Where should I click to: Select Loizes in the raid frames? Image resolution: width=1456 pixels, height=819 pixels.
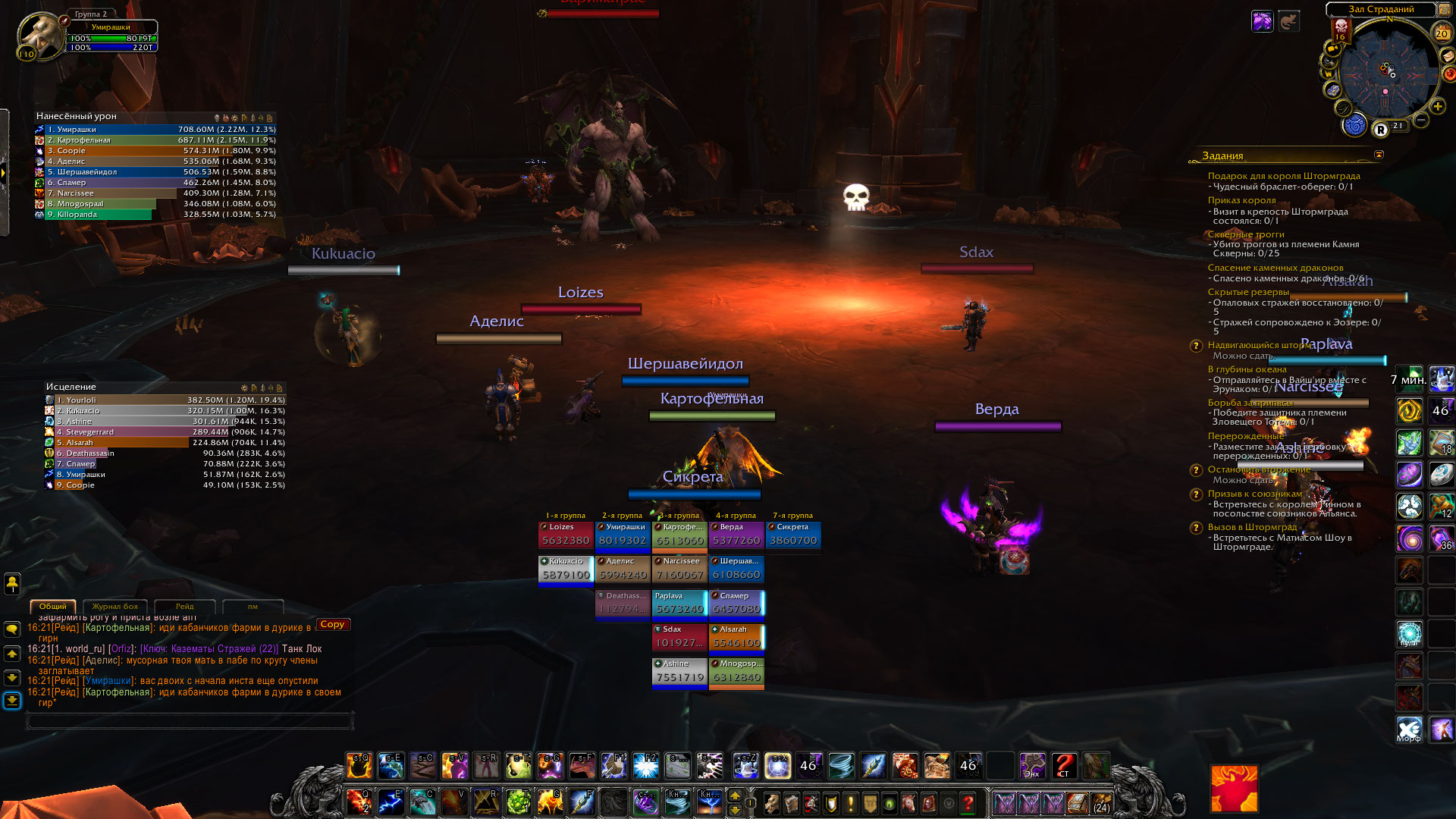[x=566, y=535]
